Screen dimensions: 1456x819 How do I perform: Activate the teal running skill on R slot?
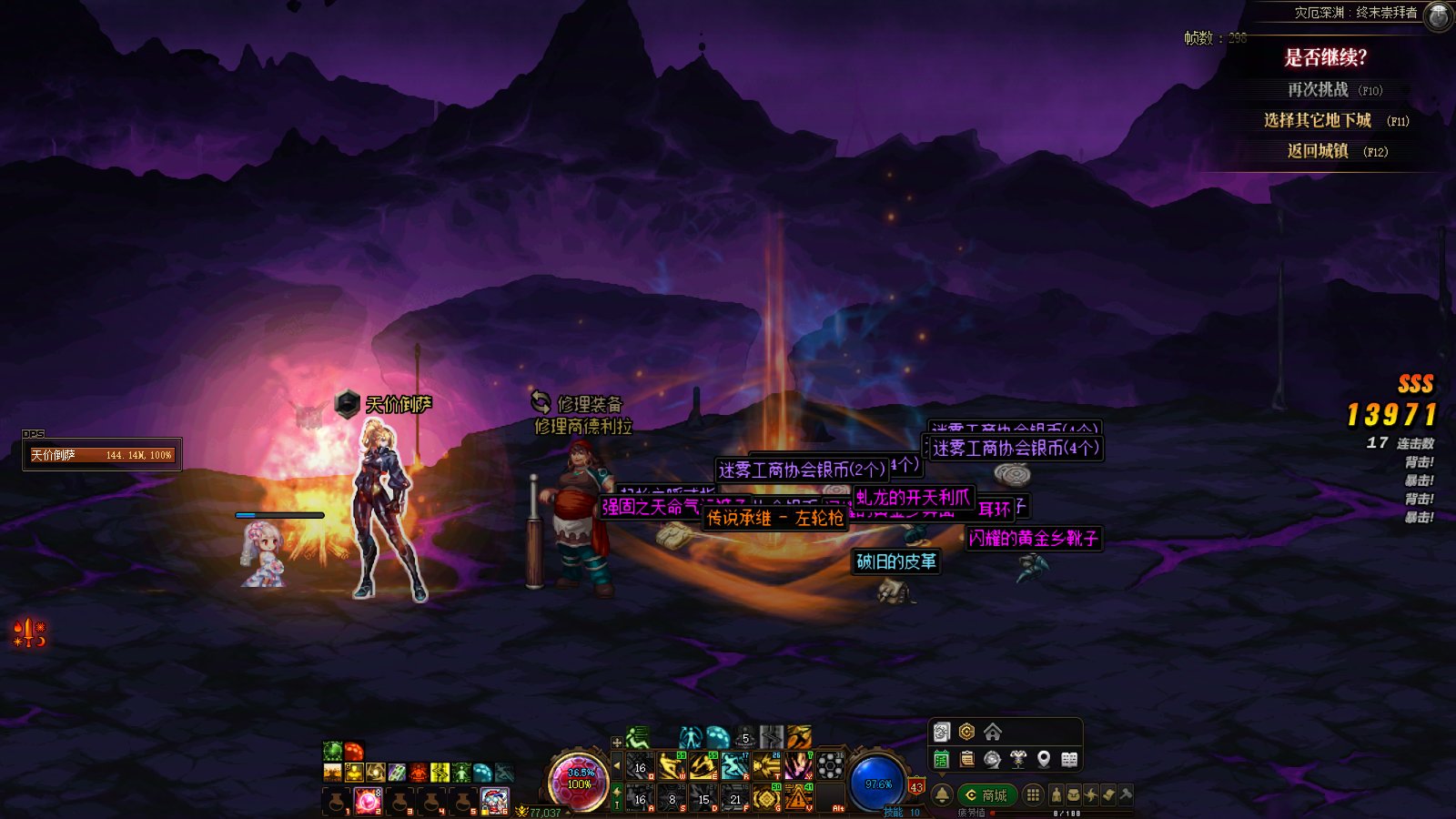[x=734, y=766]
